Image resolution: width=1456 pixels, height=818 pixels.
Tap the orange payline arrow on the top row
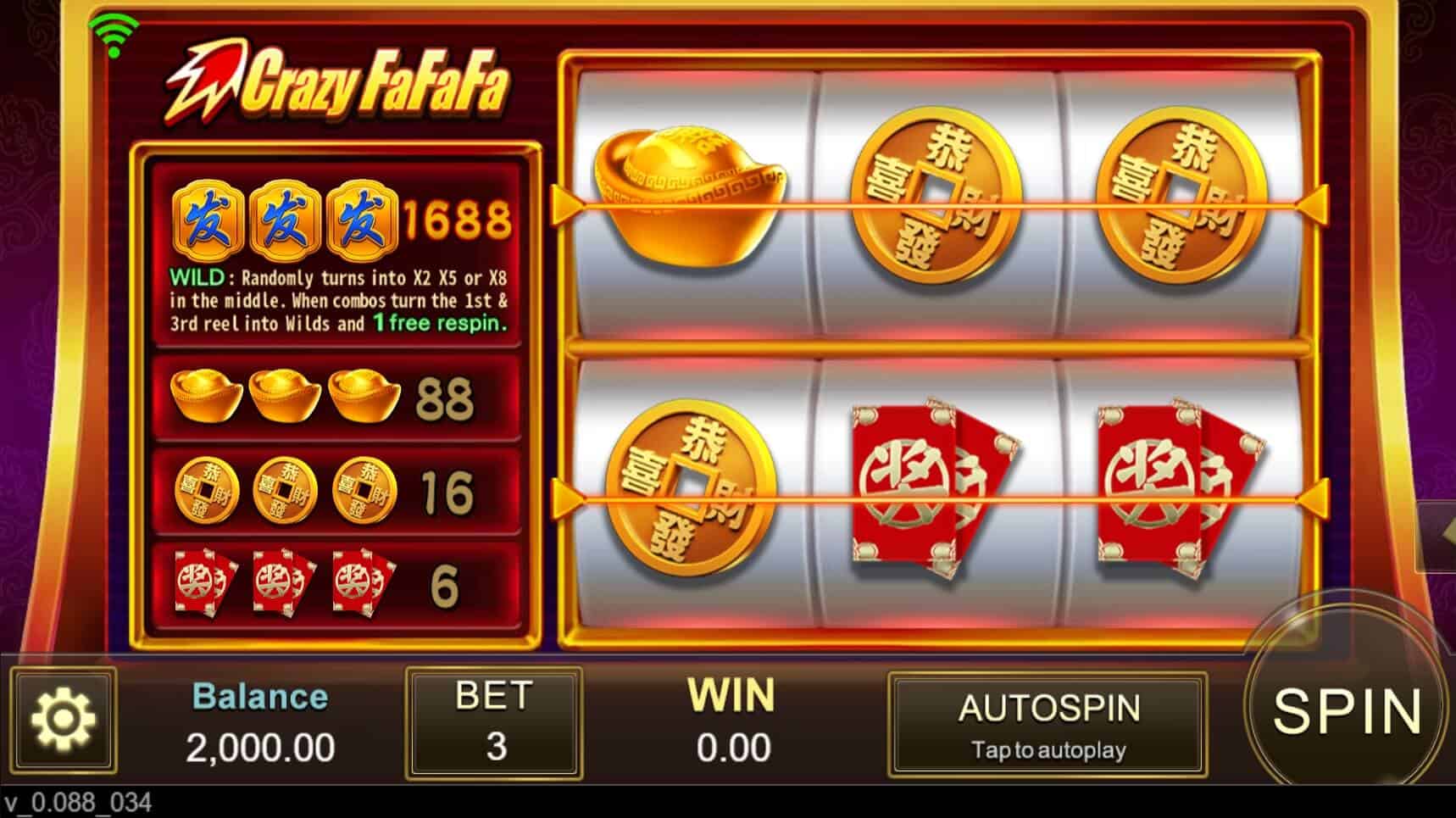pos(564,203)
